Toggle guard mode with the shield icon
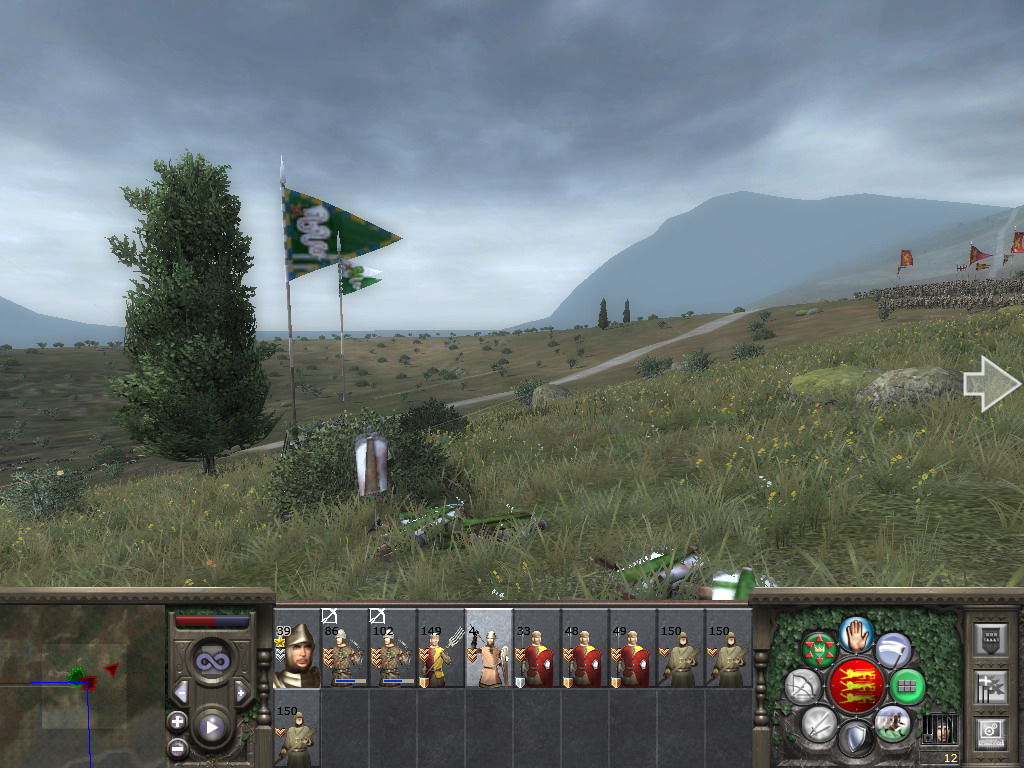Screen dimensions: 1024x768 [855, 739]
